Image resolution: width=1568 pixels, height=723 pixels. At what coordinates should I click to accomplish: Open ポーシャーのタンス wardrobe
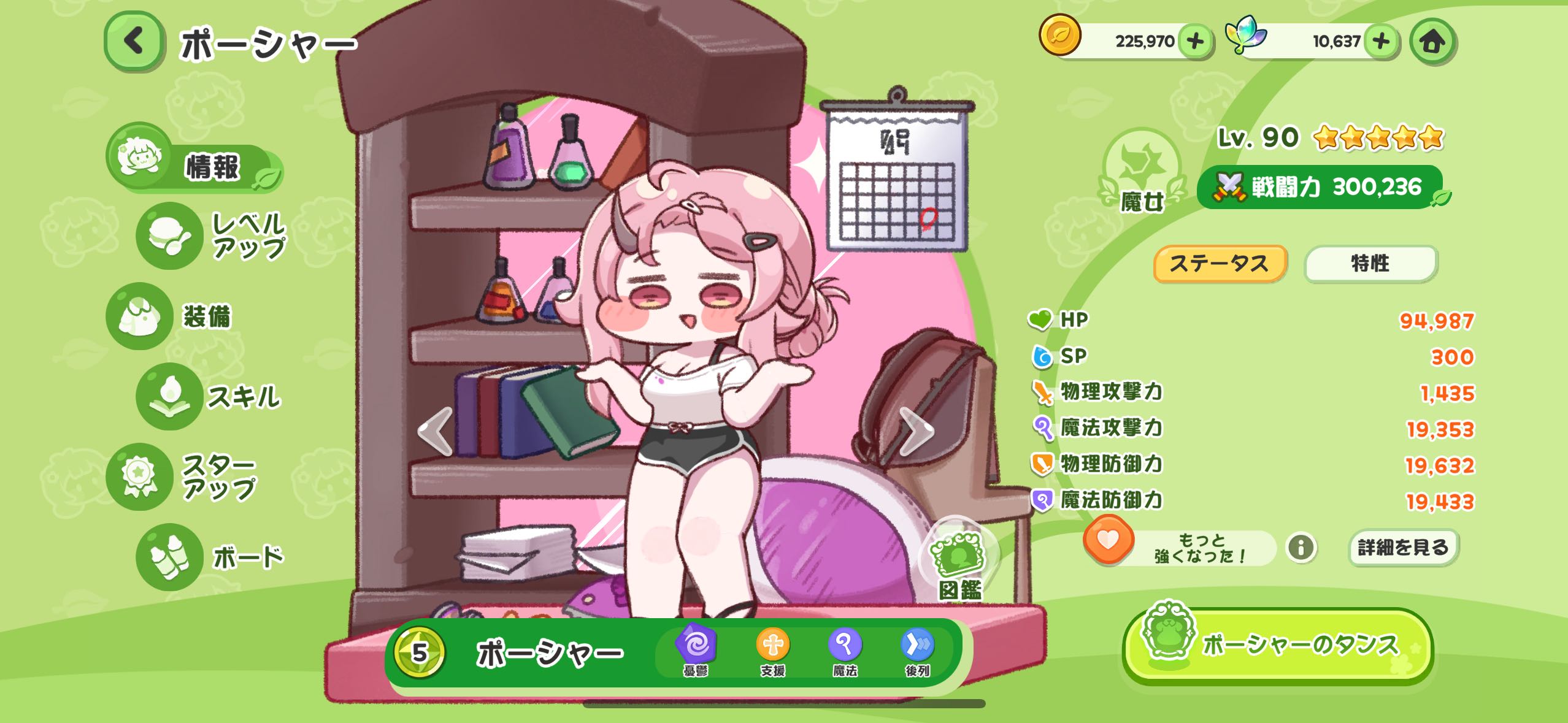click(x=1277, y=646)
